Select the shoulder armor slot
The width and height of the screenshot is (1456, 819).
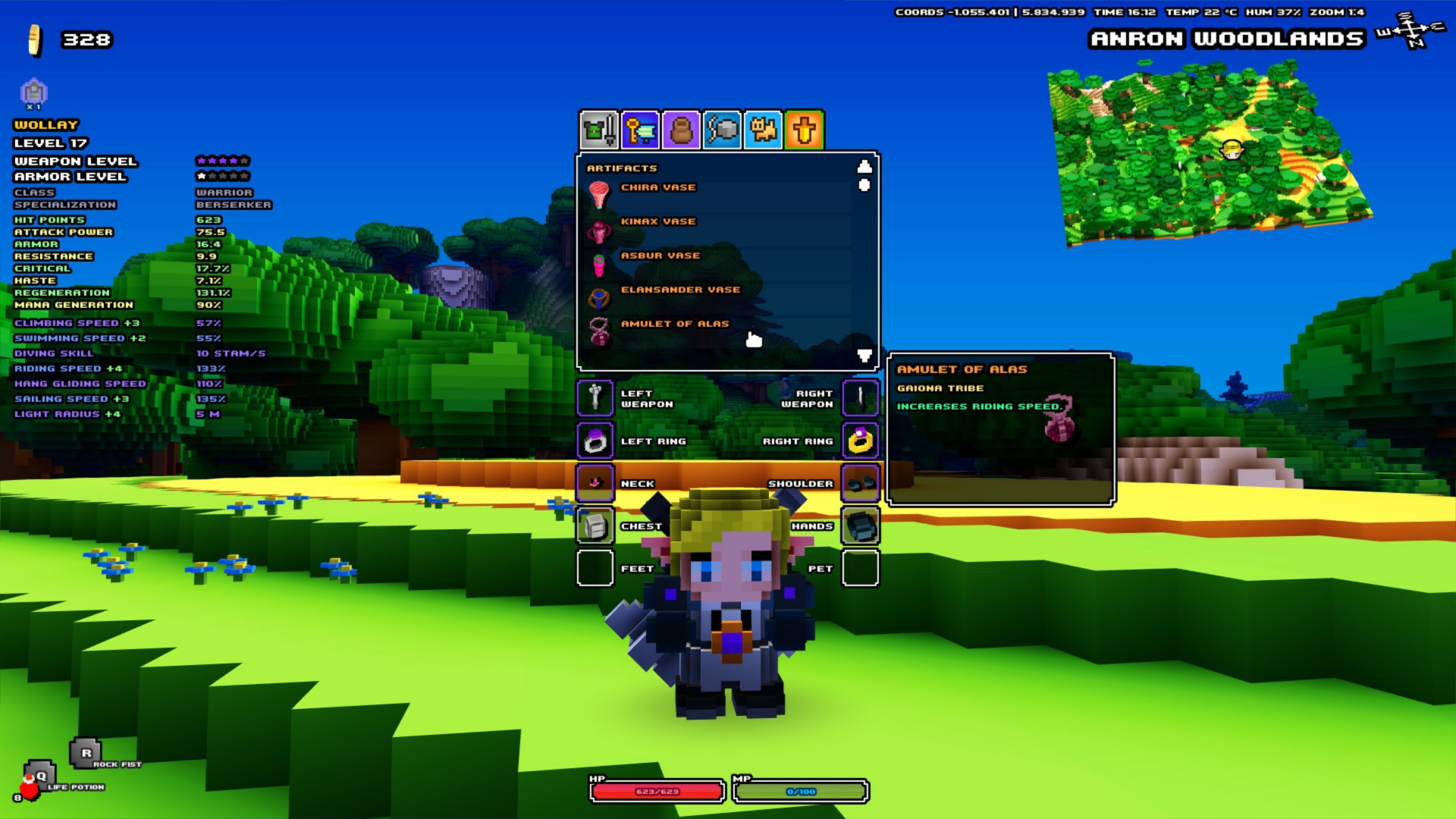click(860, 483)
